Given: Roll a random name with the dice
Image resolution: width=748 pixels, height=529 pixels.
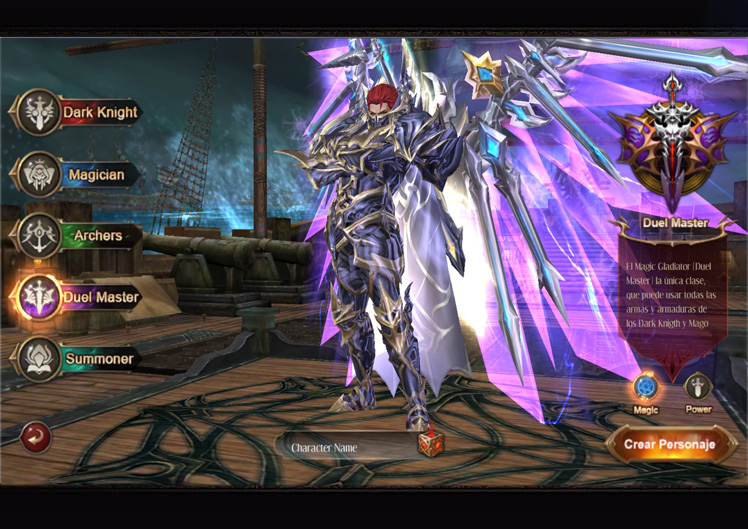Looking at the screenshot, I should pyautogui.click(x=431, y=444).
